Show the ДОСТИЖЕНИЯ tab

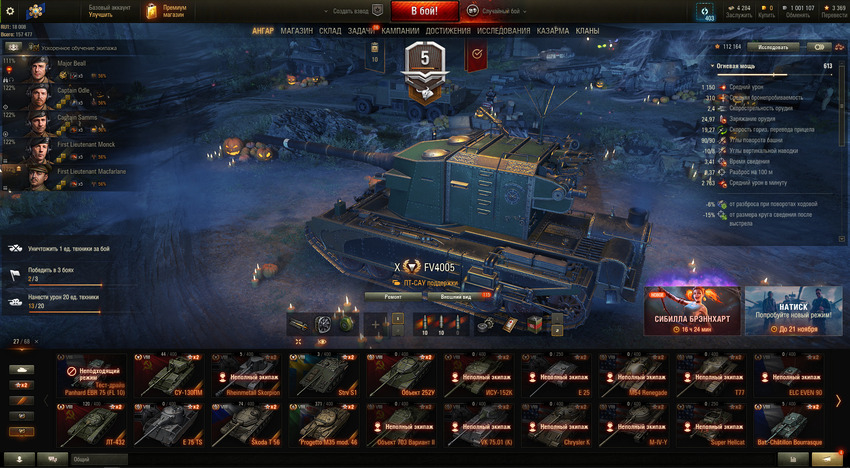coord(448,31)
